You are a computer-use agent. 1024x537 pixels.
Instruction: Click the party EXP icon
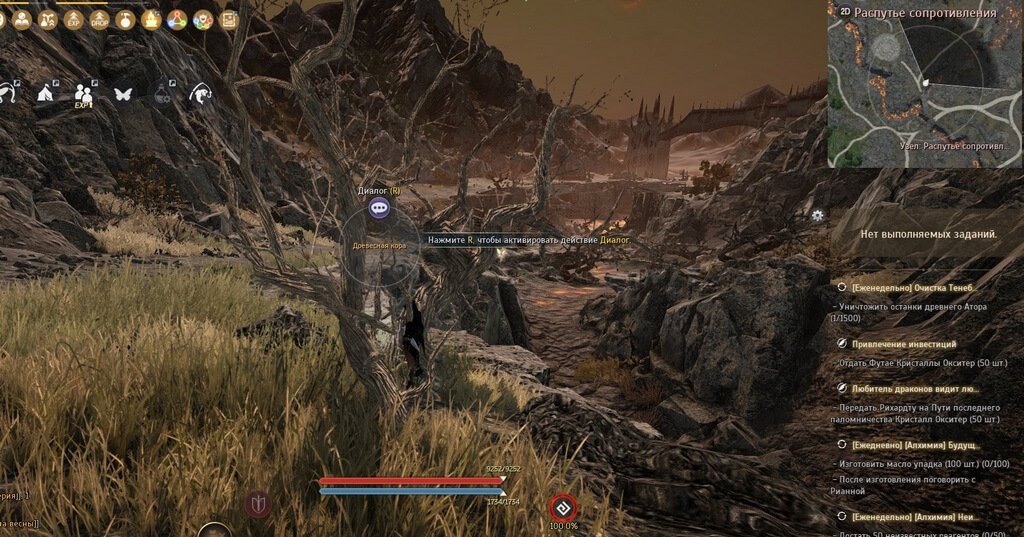(x=84, y=94)
